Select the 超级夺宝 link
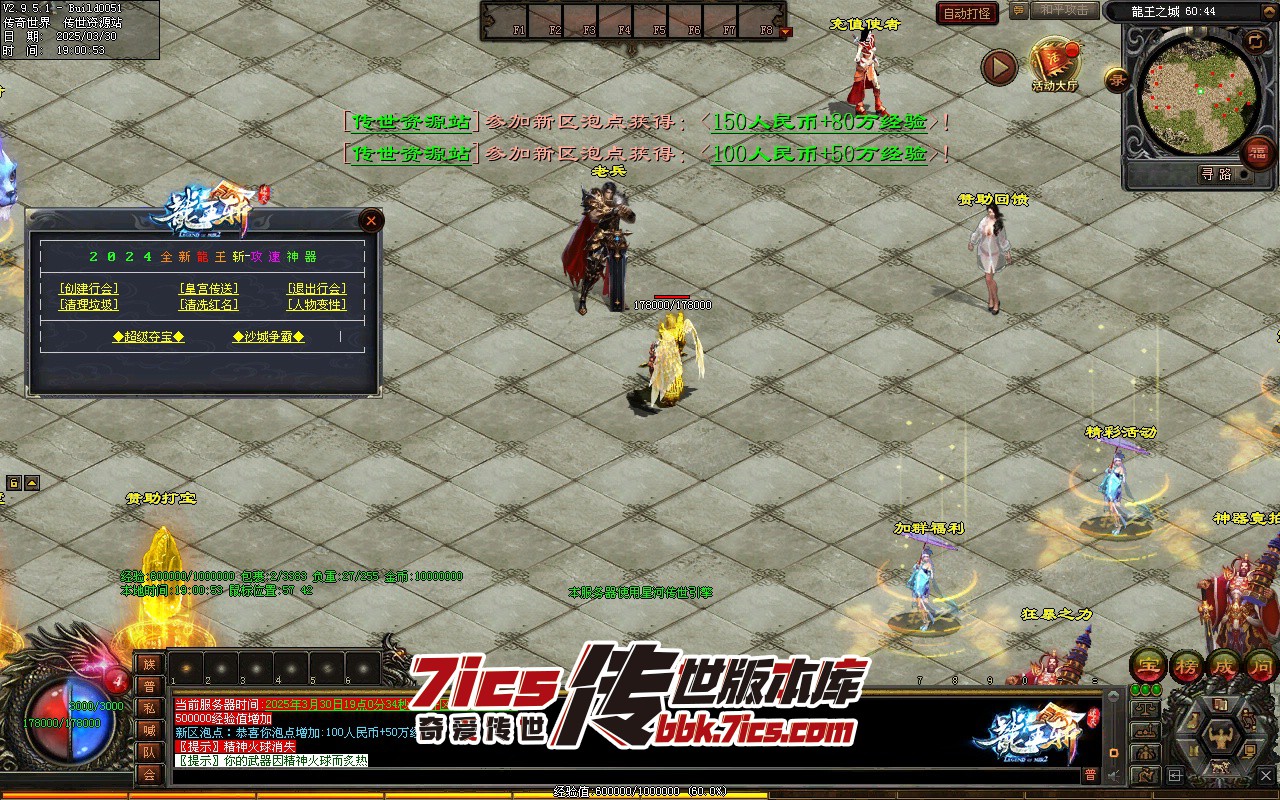The width and height of the screenshot is (1280, 800). click(x=148, y=337)
